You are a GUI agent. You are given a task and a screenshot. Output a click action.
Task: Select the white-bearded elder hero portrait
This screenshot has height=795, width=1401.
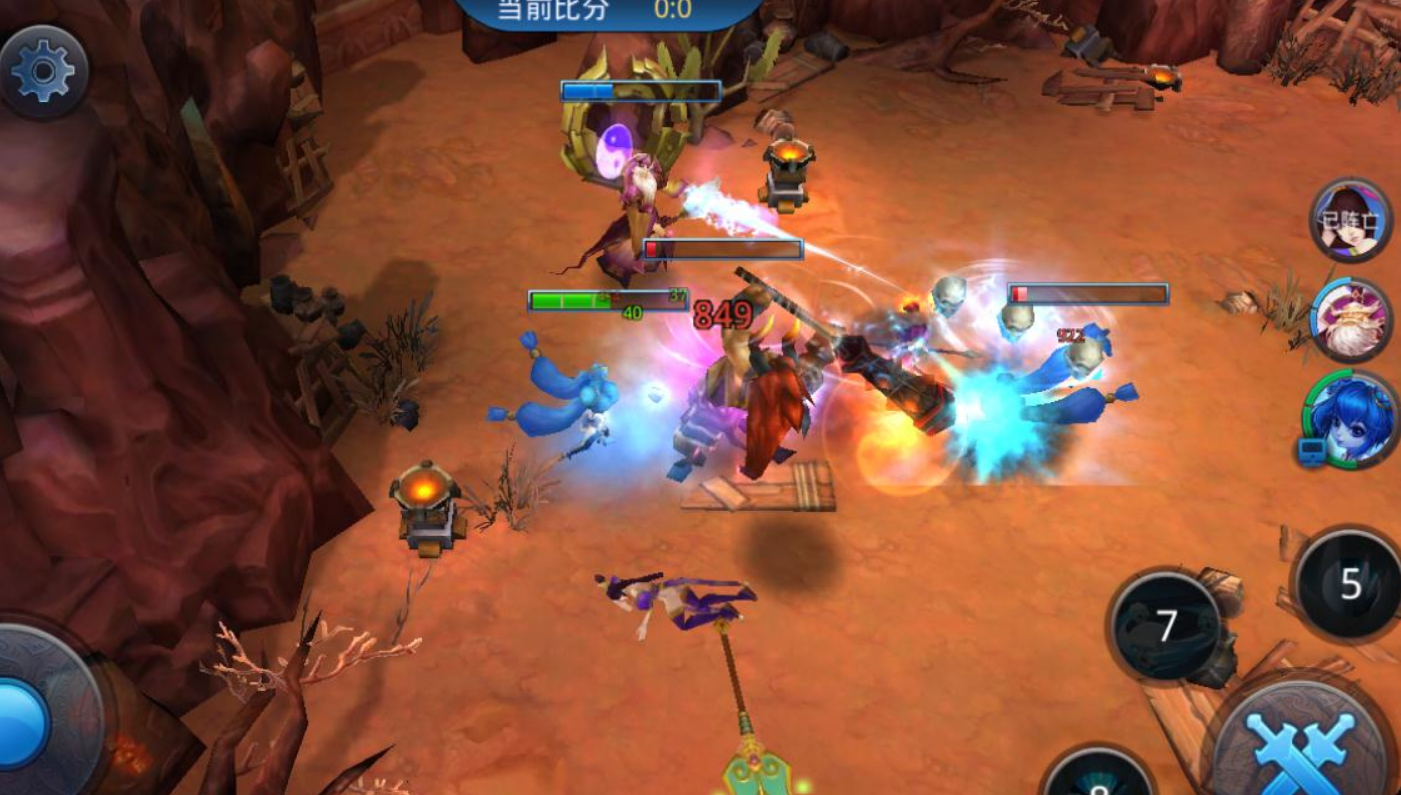[1351, 319]
